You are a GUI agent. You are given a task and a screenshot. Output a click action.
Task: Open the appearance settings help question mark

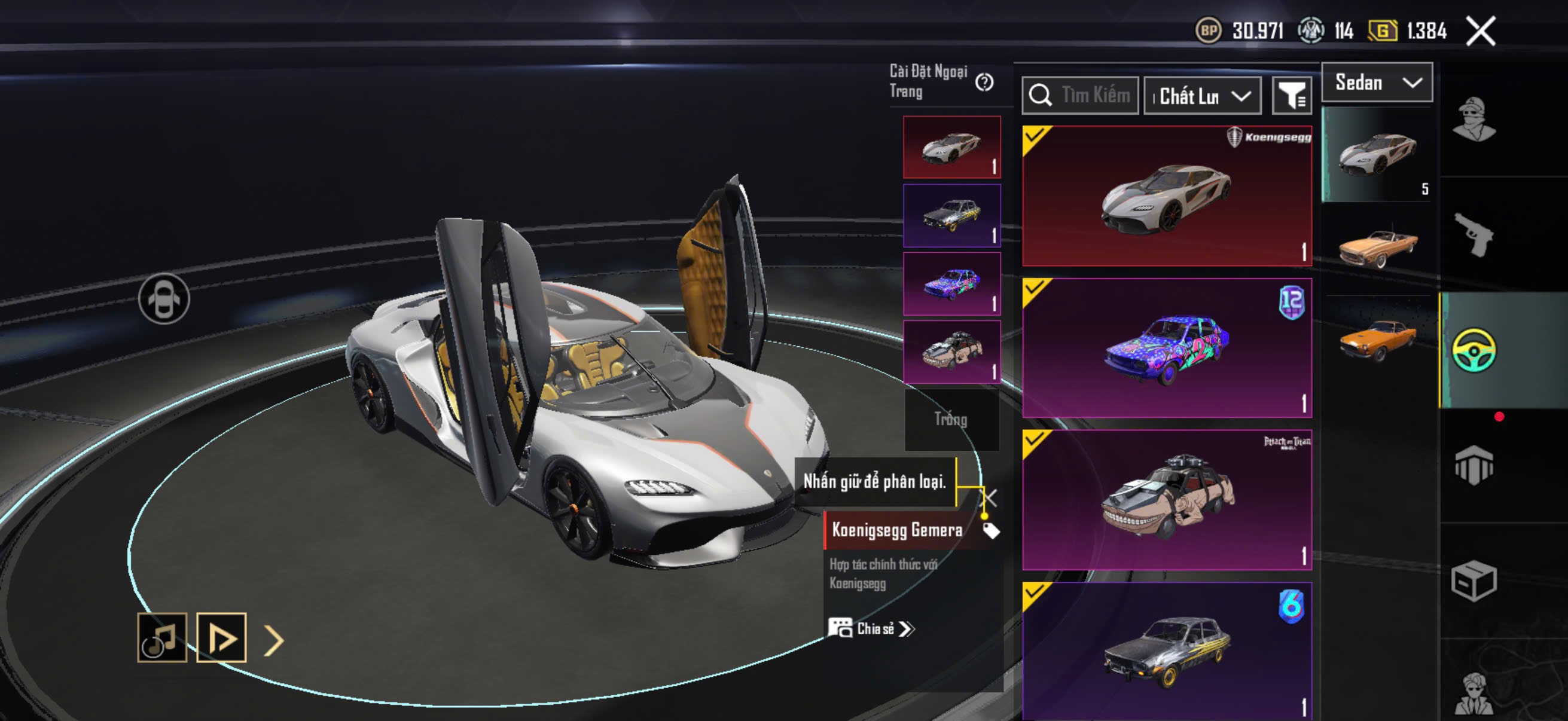point(984,82)
